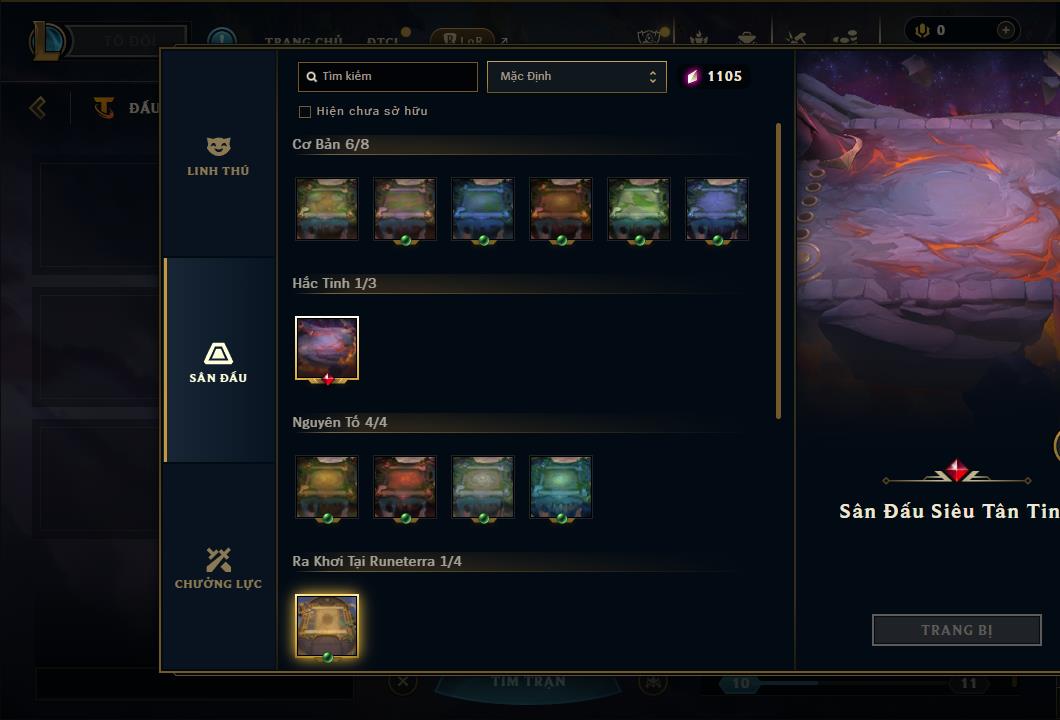Choose the last blue arena in Cơ Bản

(717, 209)
